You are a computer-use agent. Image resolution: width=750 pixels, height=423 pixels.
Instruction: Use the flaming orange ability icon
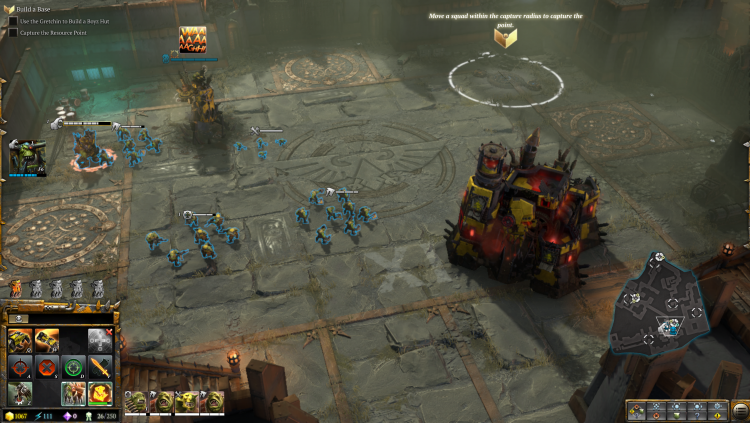point(100,392)
